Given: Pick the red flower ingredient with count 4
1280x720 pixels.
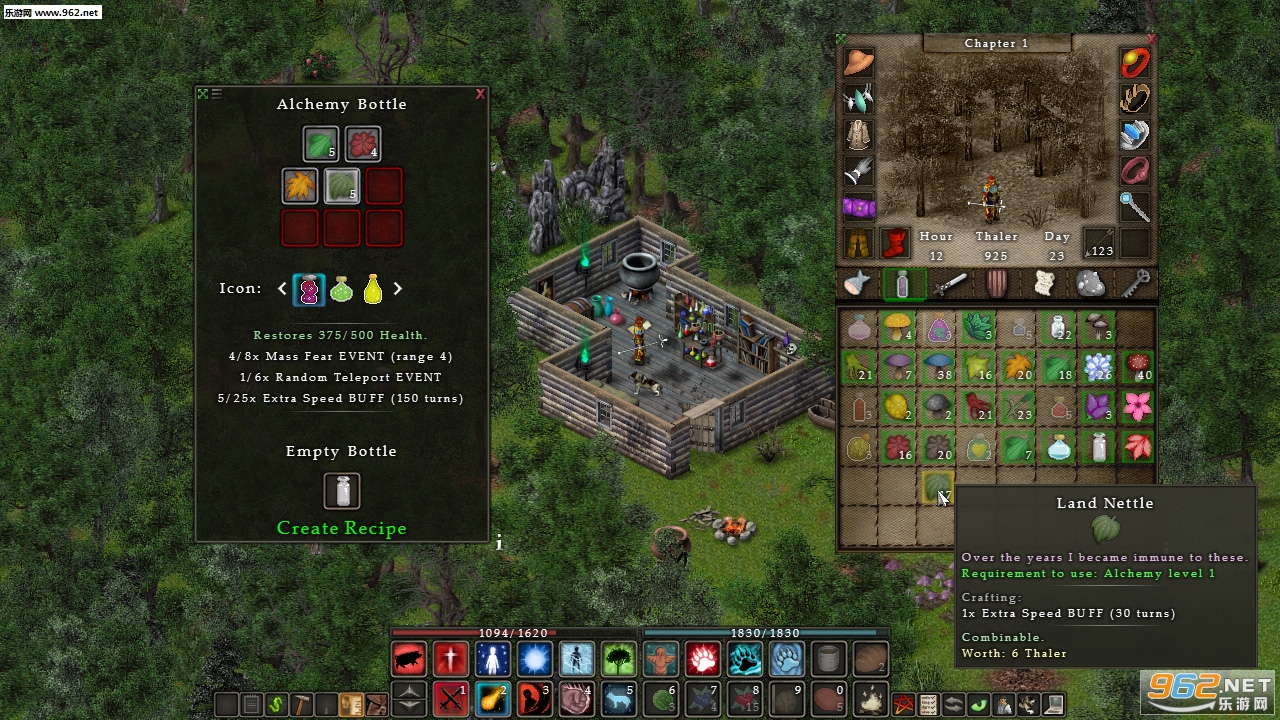Looking at the screenshot, I should 363,144.
